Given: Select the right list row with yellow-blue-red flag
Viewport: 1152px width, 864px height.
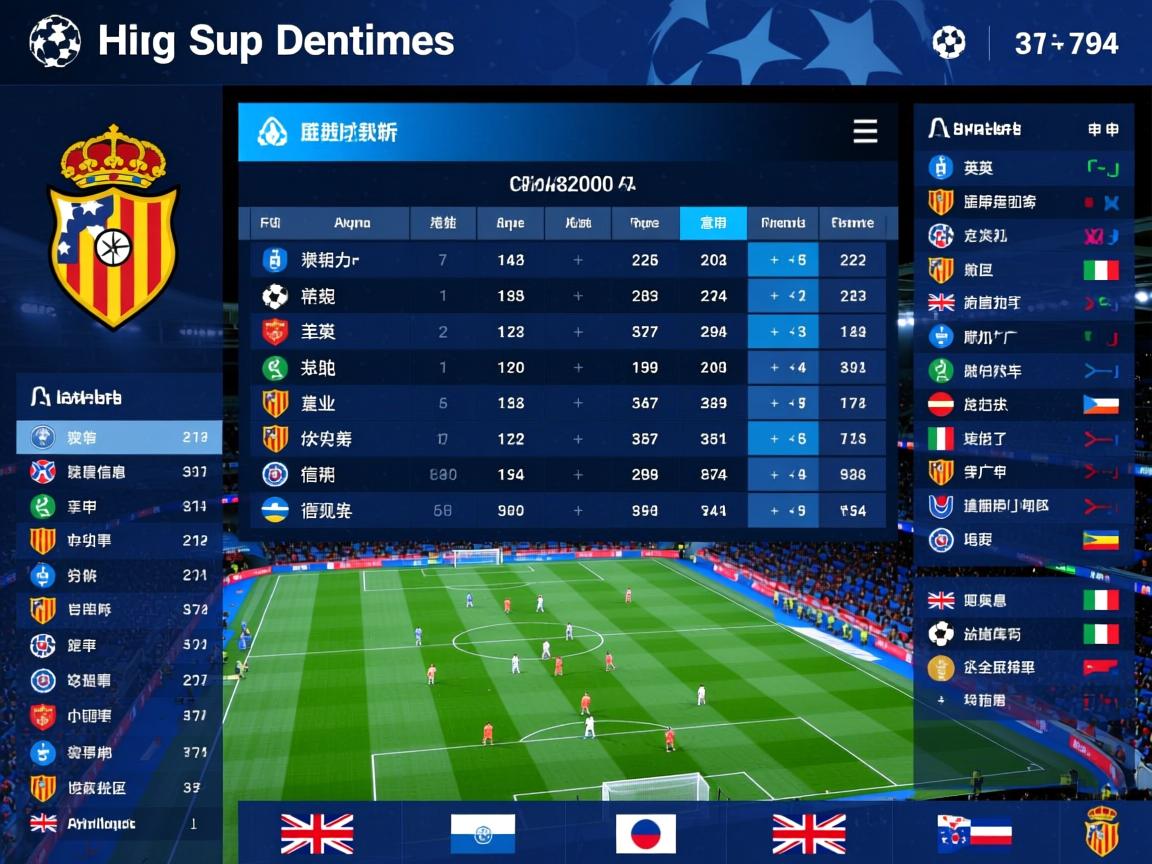Looking at the screenshot, I should [x=1024, y=540].
